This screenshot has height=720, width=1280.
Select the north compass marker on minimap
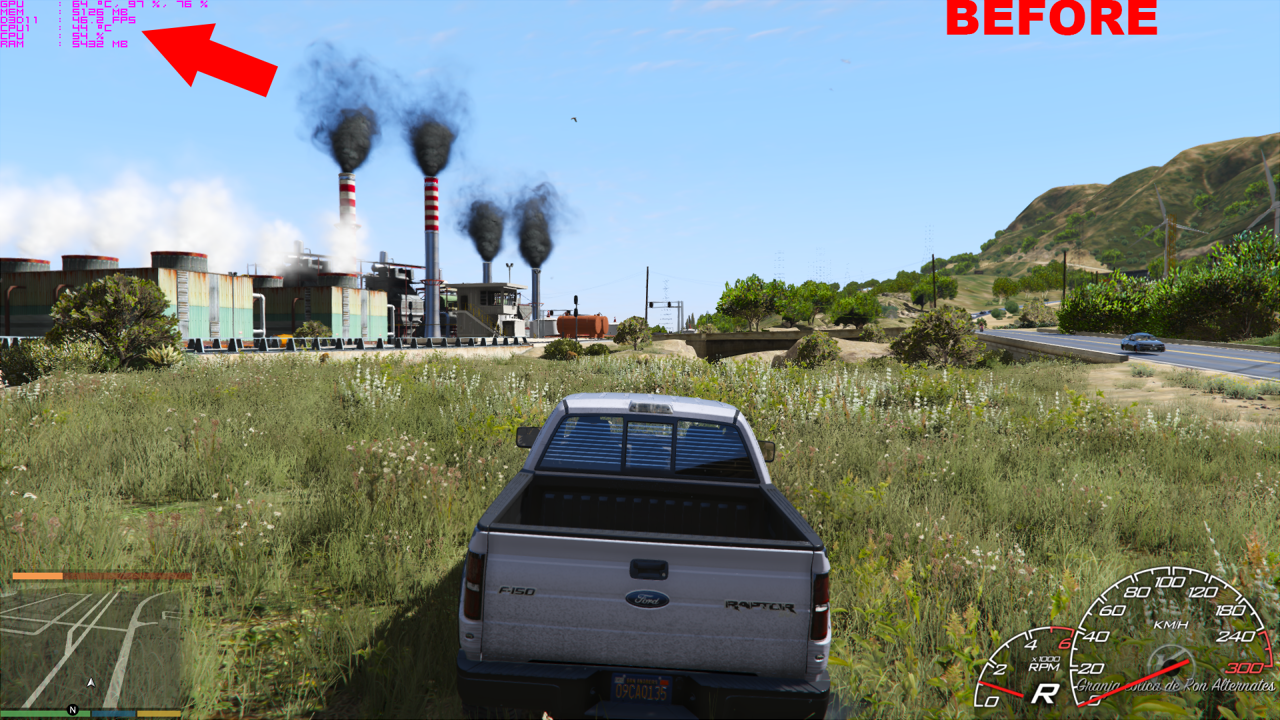point(73,710)
